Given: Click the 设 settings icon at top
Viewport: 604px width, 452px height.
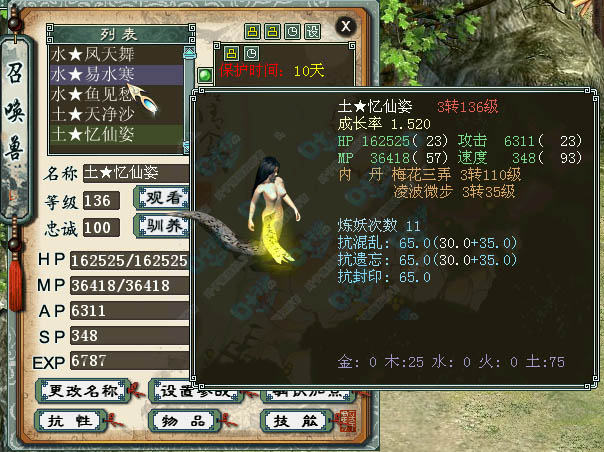Looking at the screenshot, I should pyautogui.click(x=313, y=32).
